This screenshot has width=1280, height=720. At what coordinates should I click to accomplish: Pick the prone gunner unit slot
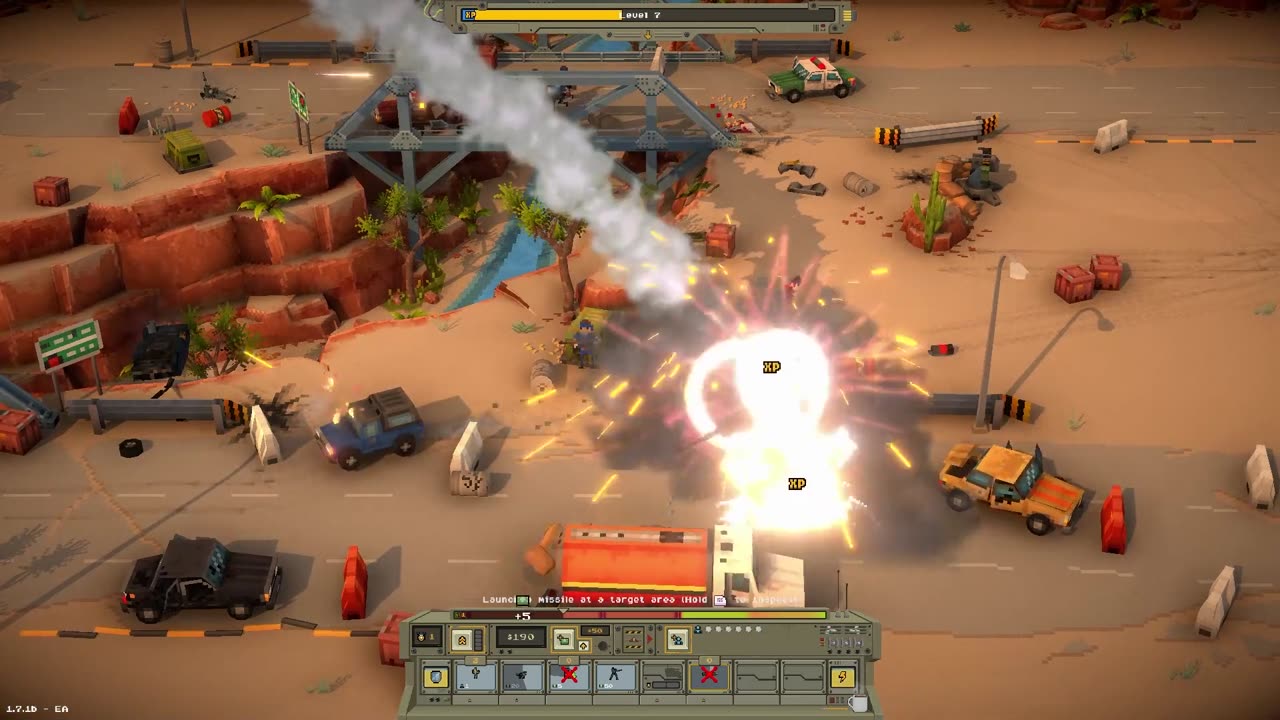coord(522,677)
